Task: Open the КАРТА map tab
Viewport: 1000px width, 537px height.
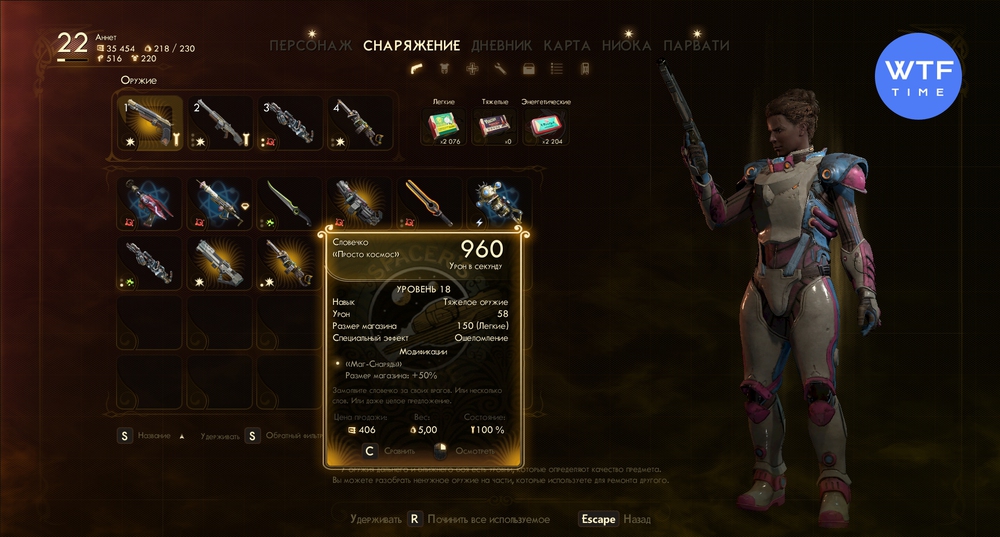Action: coord(567,45)
